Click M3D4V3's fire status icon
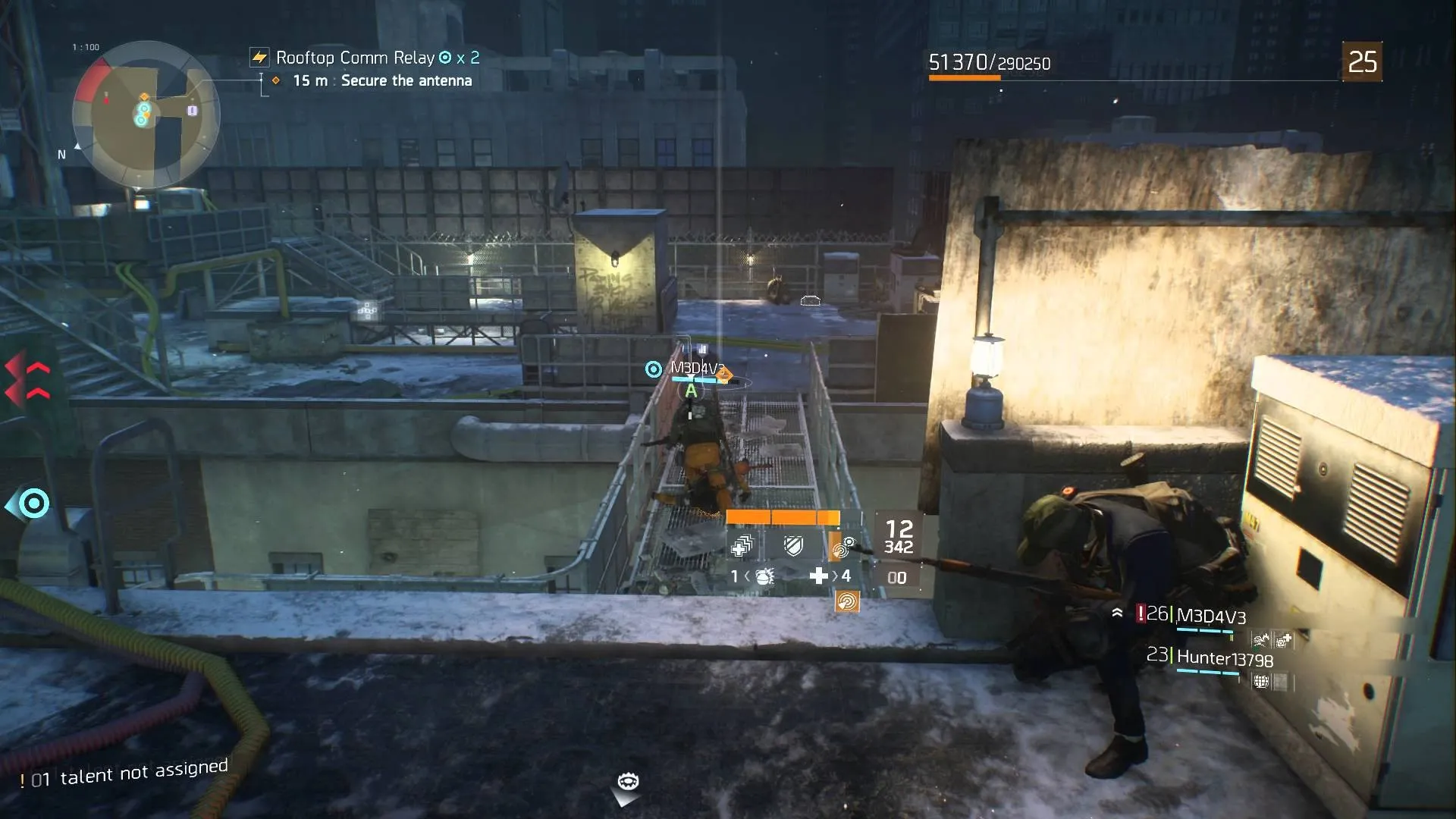This screenshot has width=1456, height=819. (x=1261, y=639)
